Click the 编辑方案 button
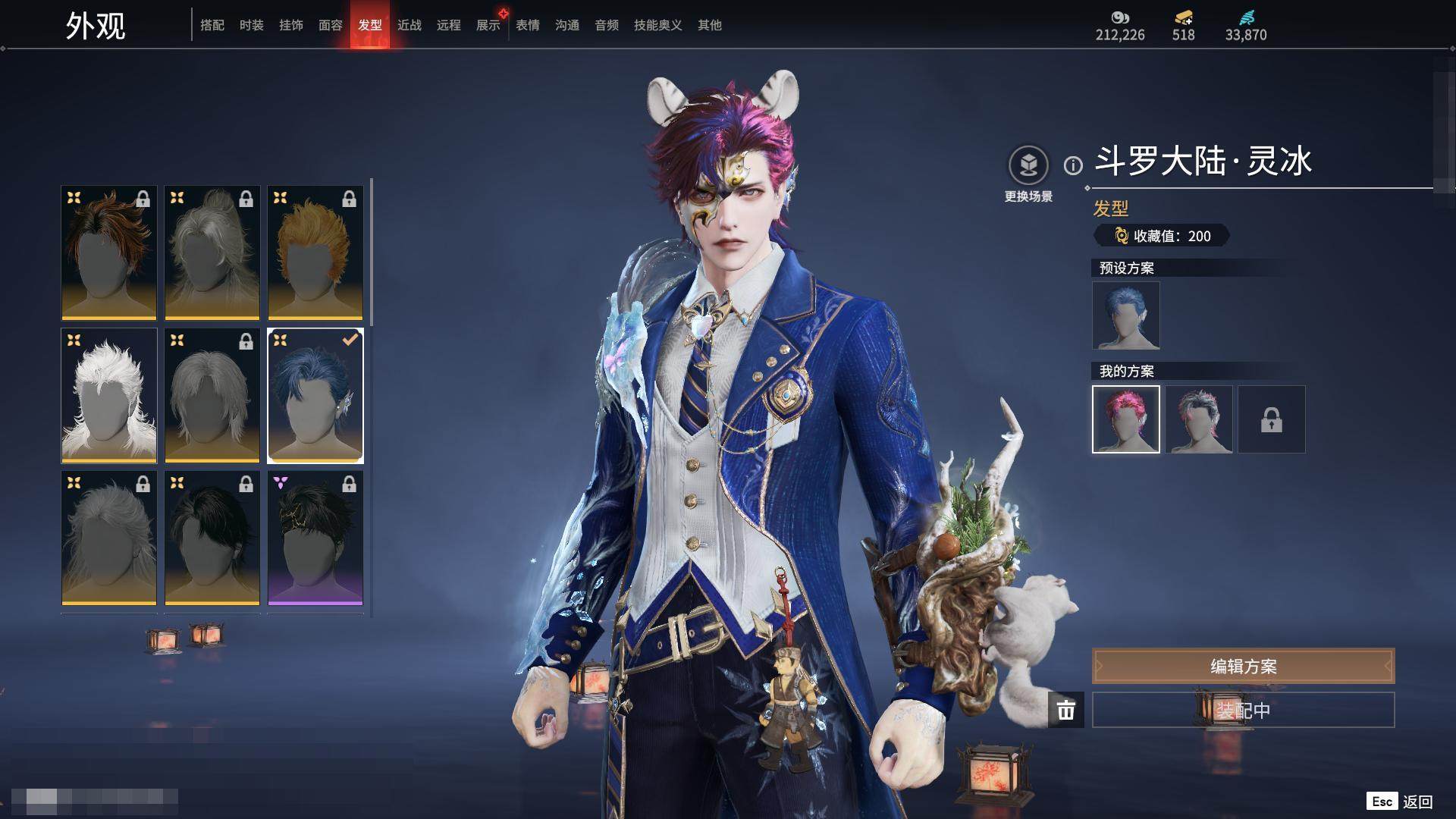Viewport: 1456px width, 819px height. coord(1242,666)
